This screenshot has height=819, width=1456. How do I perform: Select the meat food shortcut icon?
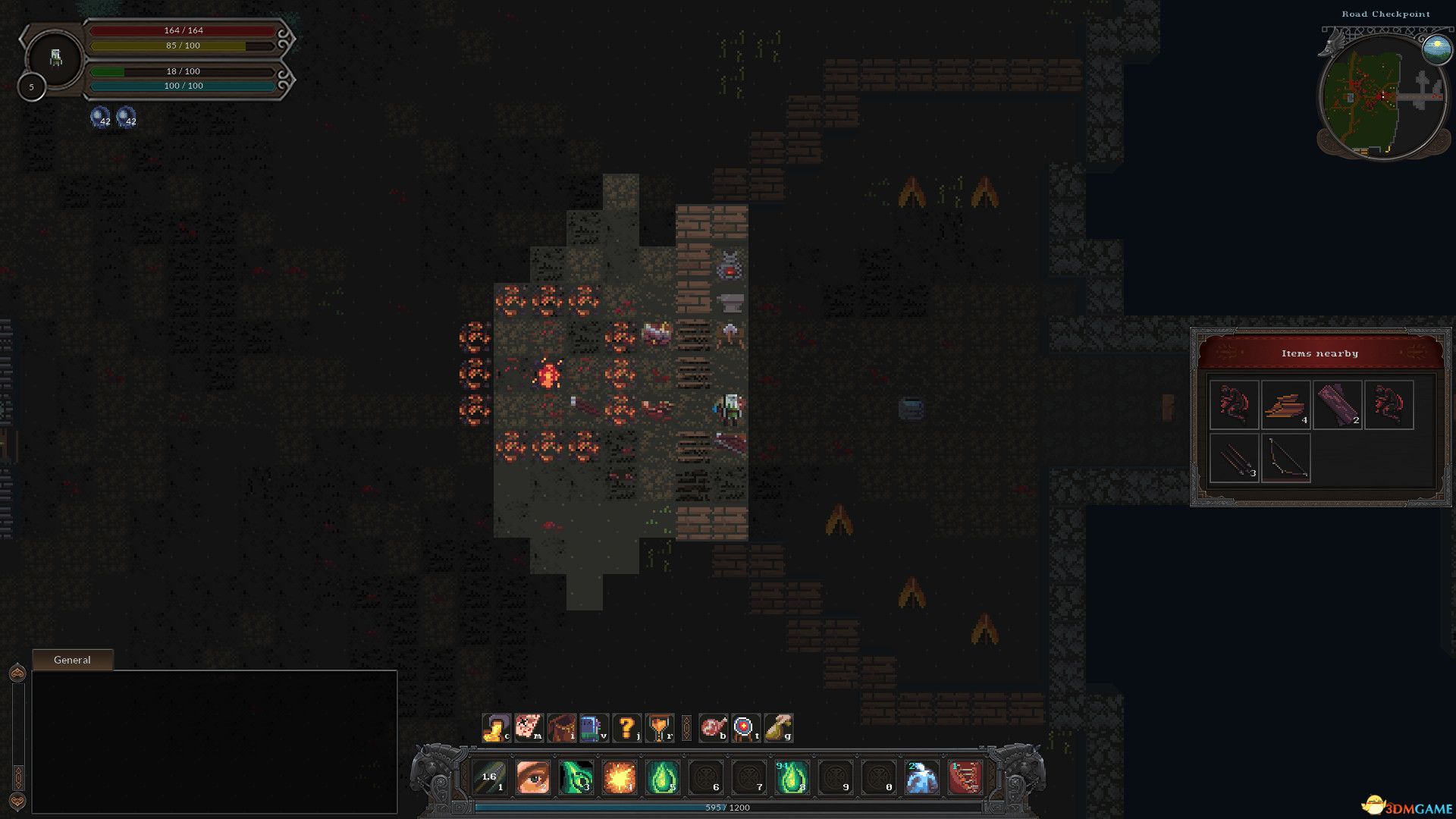coord(713,728)
